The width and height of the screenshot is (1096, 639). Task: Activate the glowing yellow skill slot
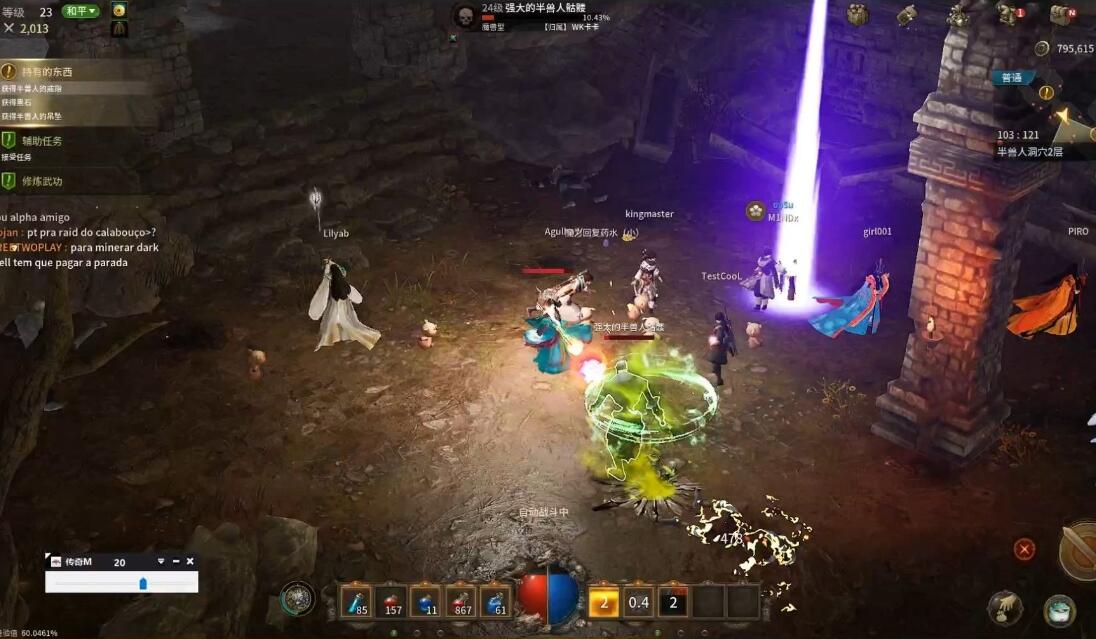(x=603, y=602)
